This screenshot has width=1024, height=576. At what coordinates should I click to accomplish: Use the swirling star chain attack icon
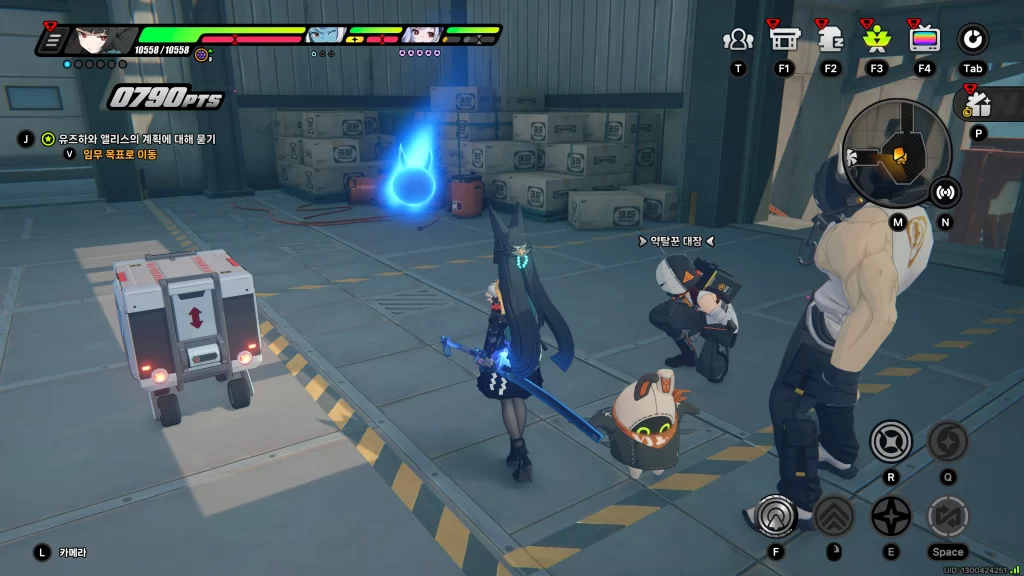(x=947, y=441)
